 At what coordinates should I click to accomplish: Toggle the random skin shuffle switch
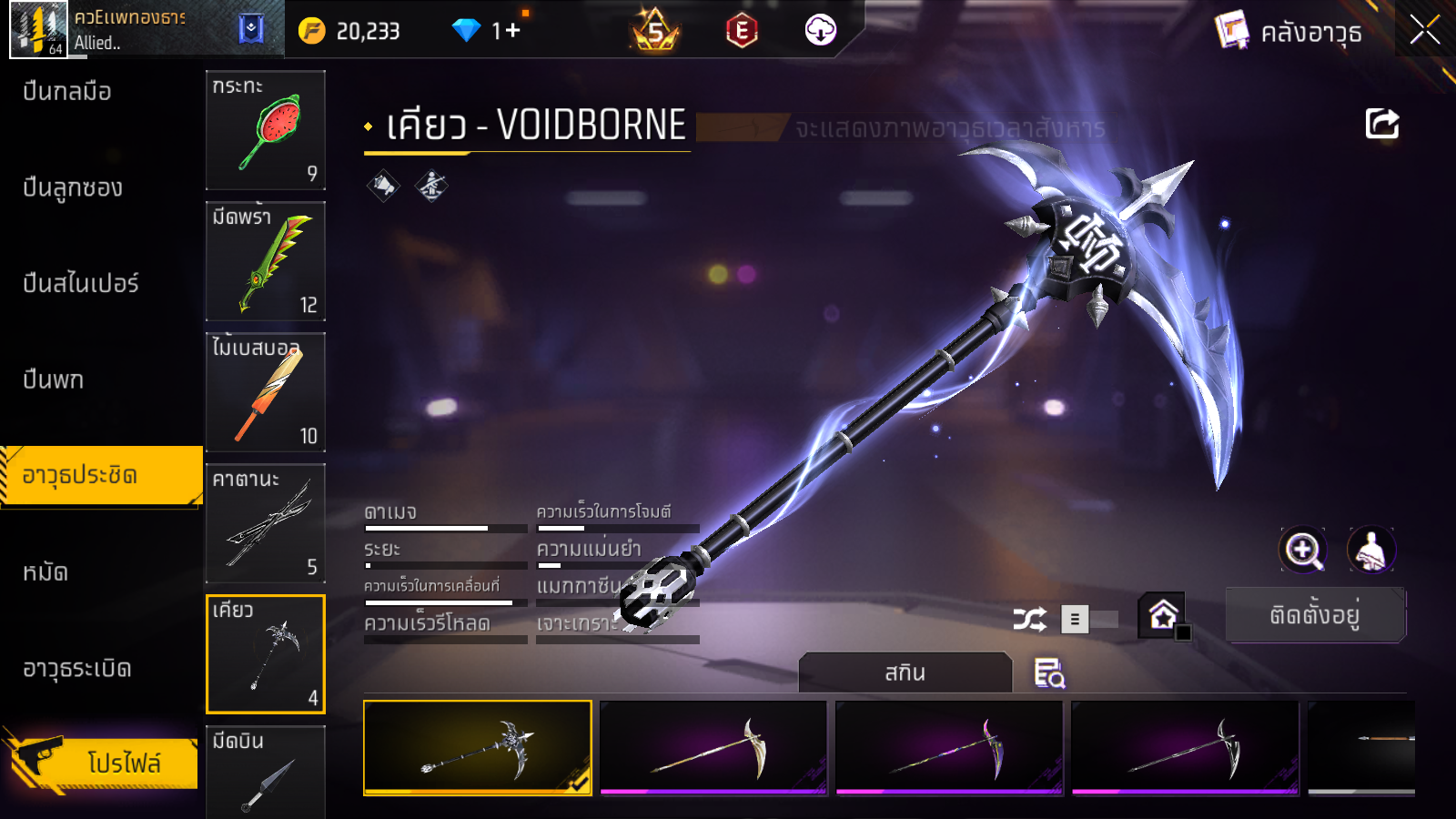pos(1090,620)
